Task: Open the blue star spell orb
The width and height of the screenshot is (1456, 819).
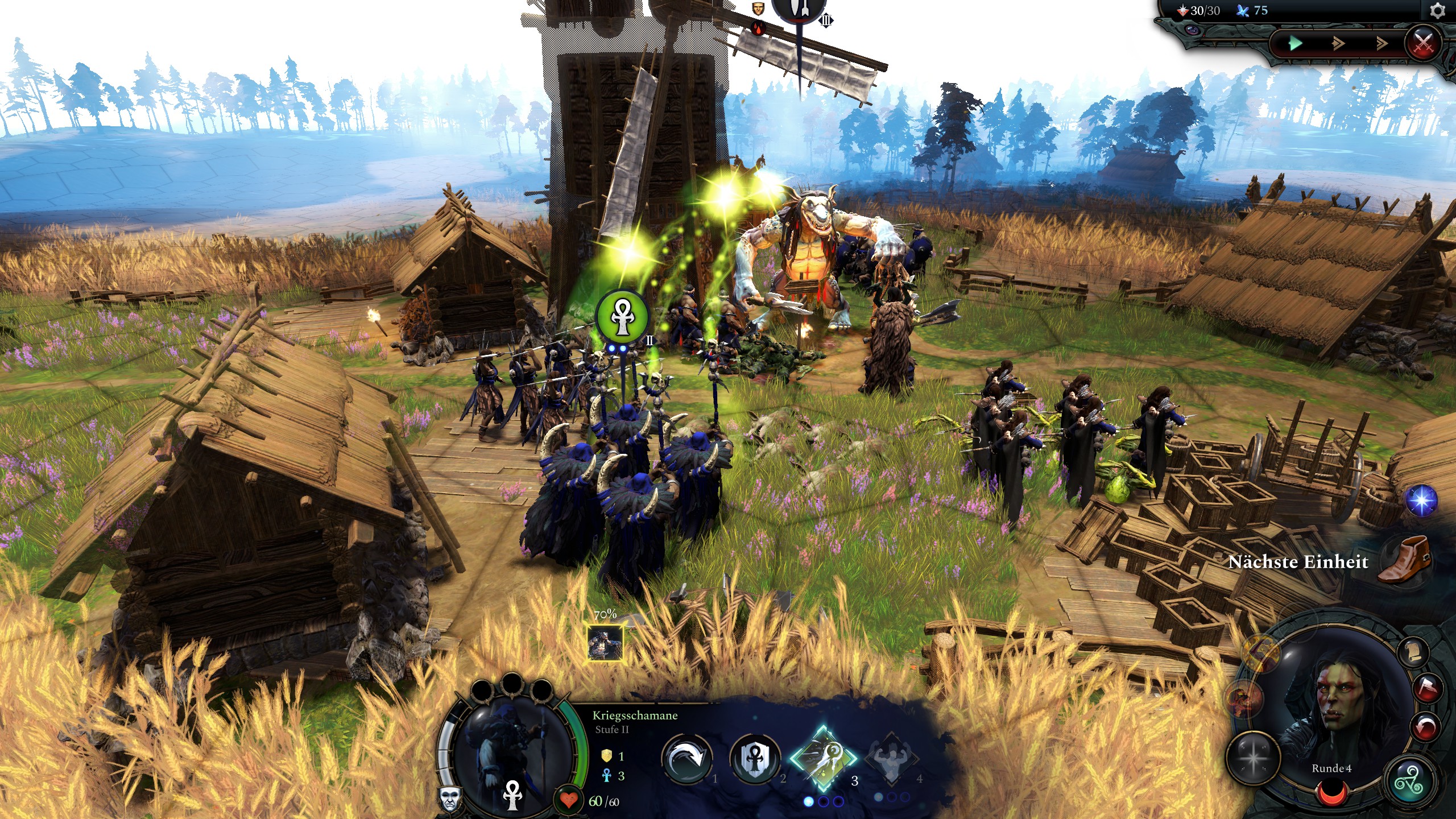Action: pos(1421,501)
